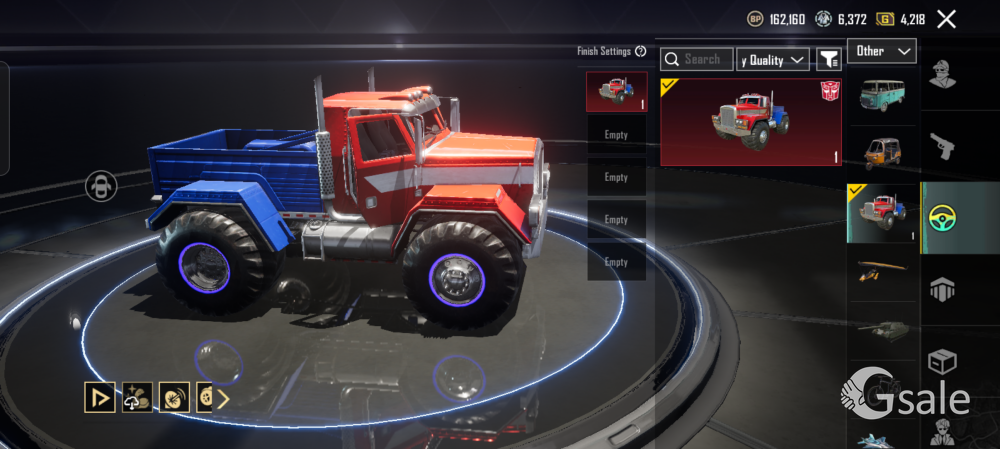This screenshot has height=449, width=1000.
Task: Close the vehicle inventory screen
Action: point(946,18)
